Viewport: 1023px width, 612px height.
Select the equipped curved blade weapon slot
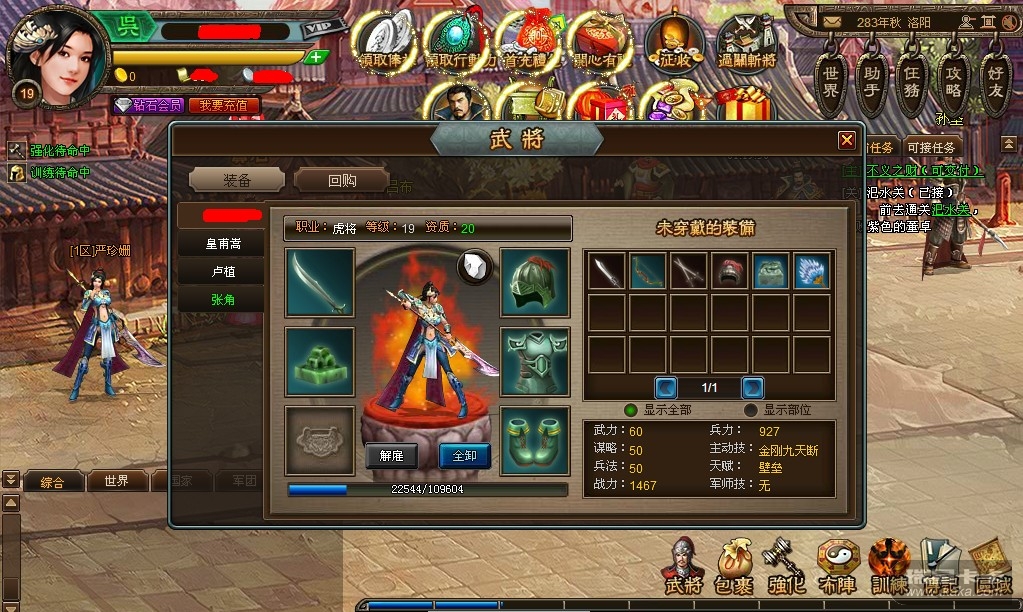[320, 283]
